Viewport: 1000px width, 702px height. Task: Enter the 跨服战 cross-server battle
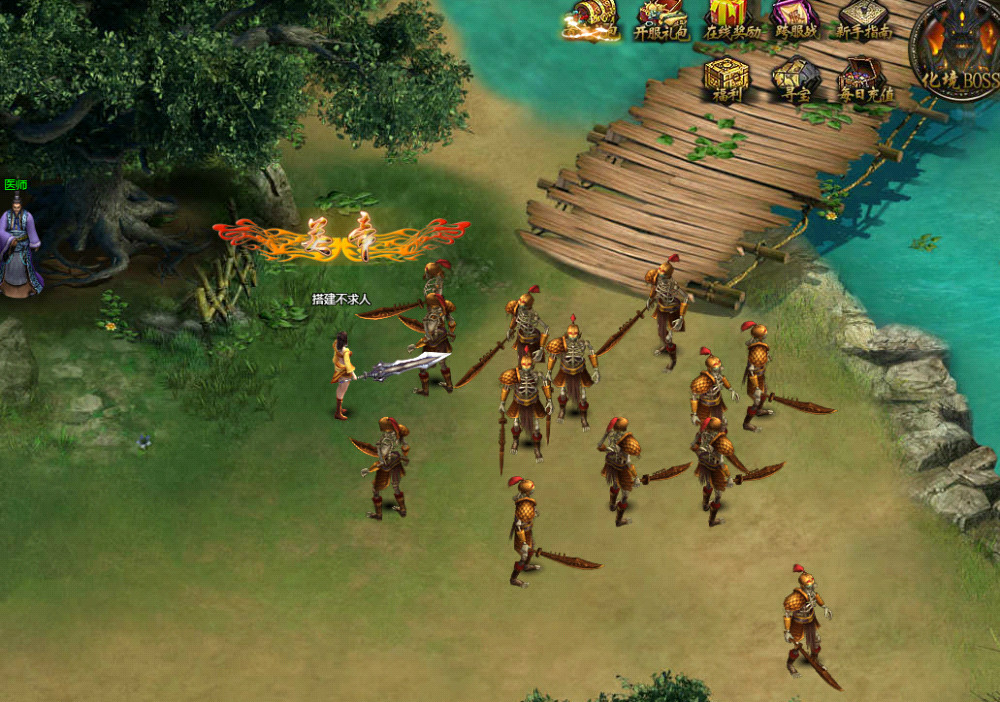tap(796, 18)
